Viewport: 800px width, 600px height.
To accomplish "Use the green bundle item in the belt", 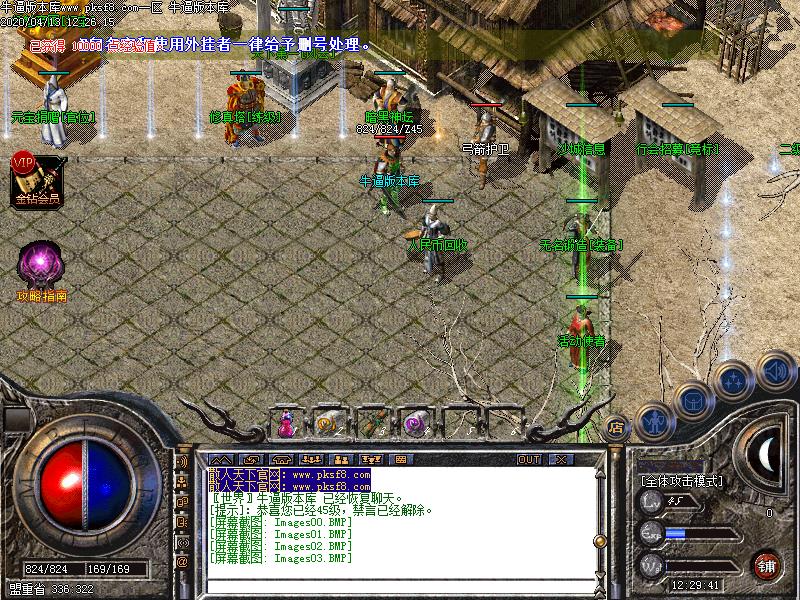I will [x=370, y=423].
